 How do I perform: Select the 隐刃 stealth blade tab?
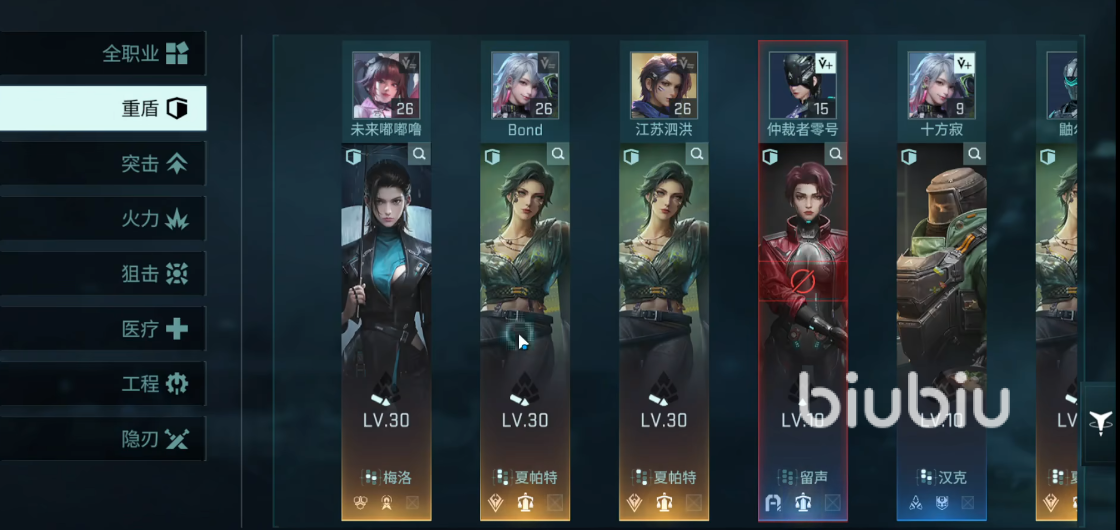tap(103, 438)
